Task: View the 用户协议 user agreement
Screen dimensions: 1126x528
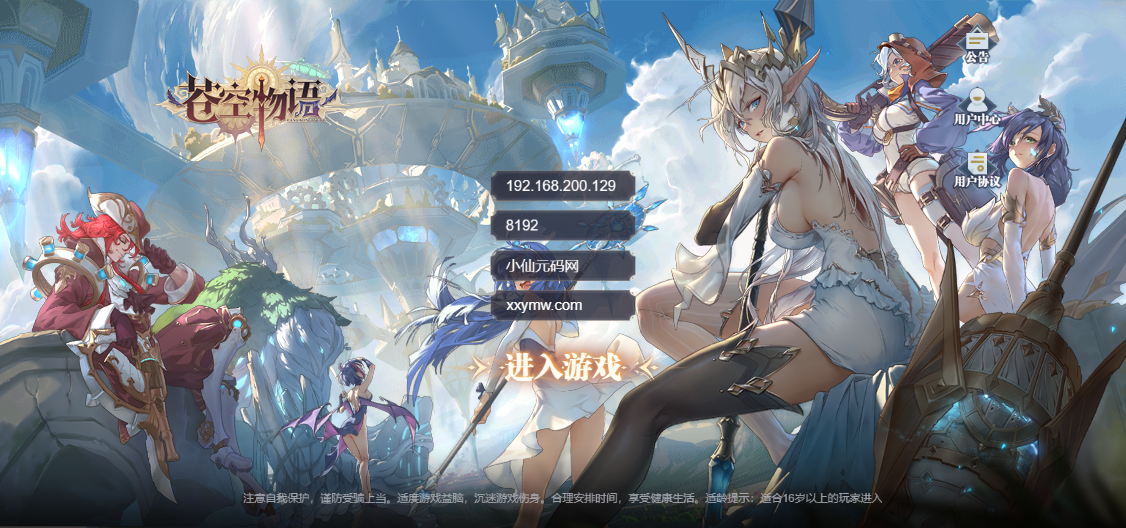Action: click(977, 168)
